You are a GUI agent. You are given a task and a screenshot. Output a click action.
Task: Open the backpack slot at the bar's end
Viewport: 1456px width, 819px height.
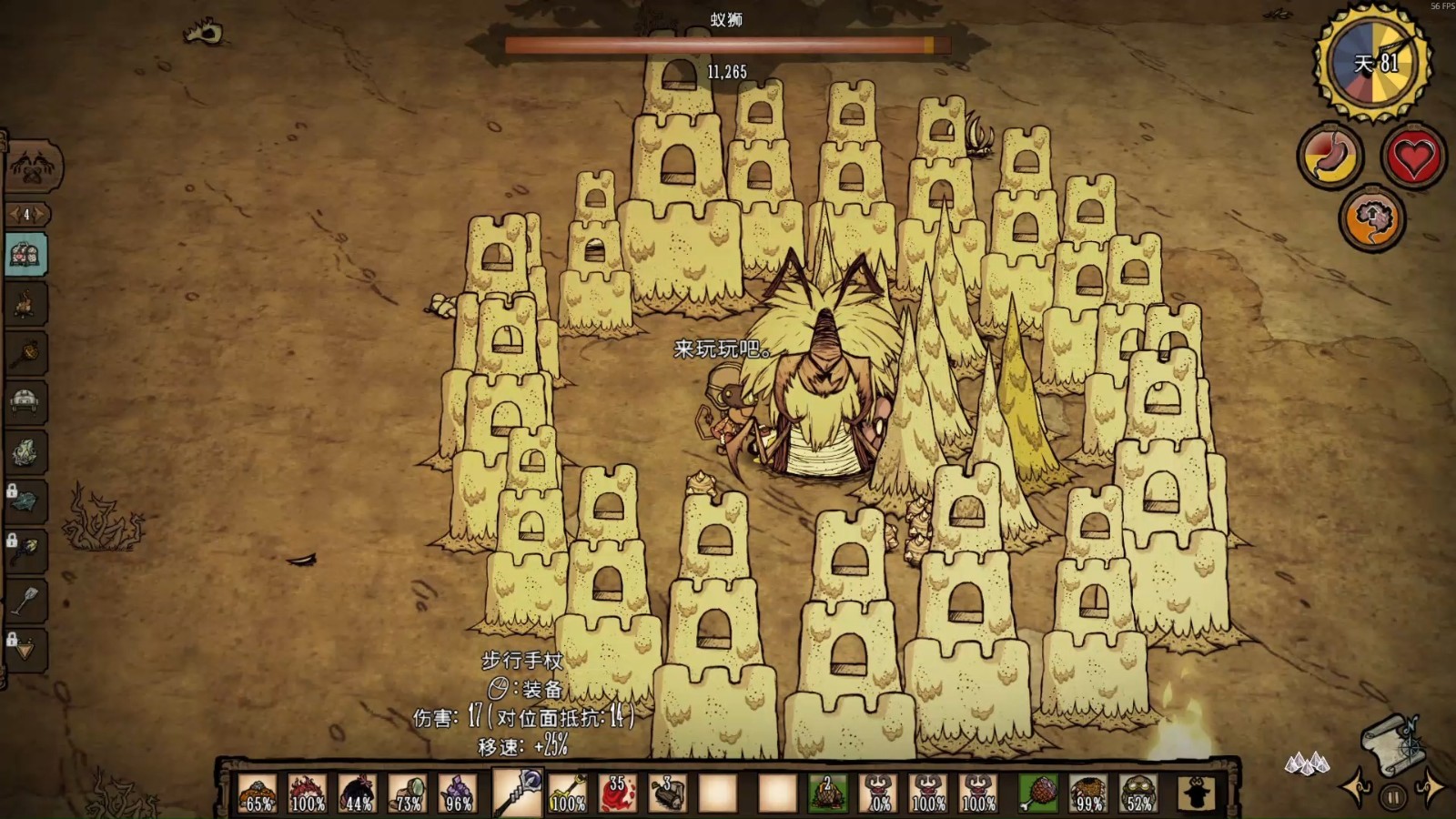(x=1196, y=793)
